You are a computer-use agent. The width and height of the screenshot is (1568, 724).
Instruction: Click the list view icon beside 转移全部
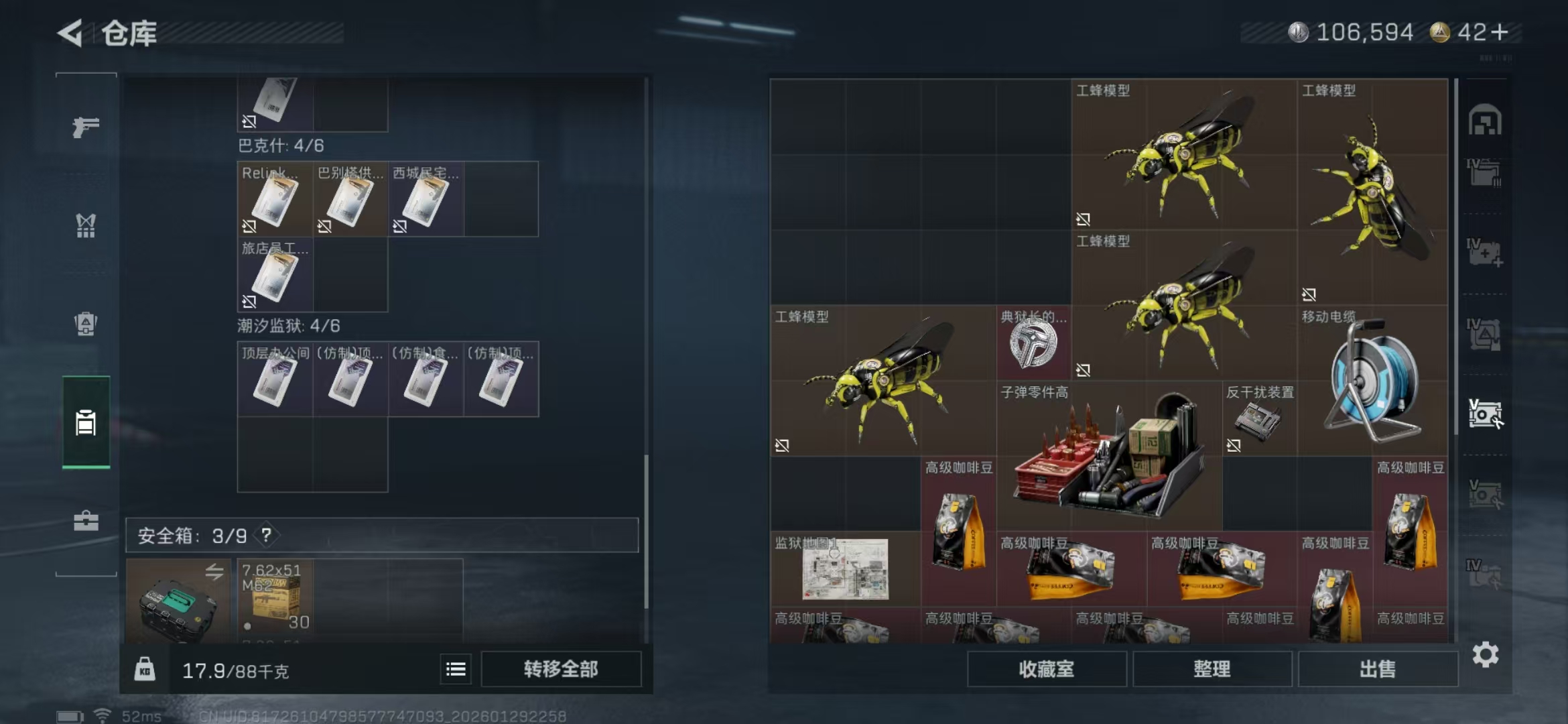(455, 669)
